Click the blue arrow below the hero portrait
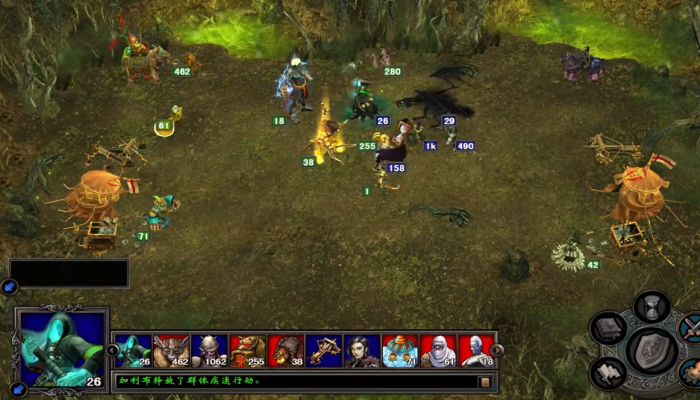This screenshot has height=400, width=700. [17, 389]
